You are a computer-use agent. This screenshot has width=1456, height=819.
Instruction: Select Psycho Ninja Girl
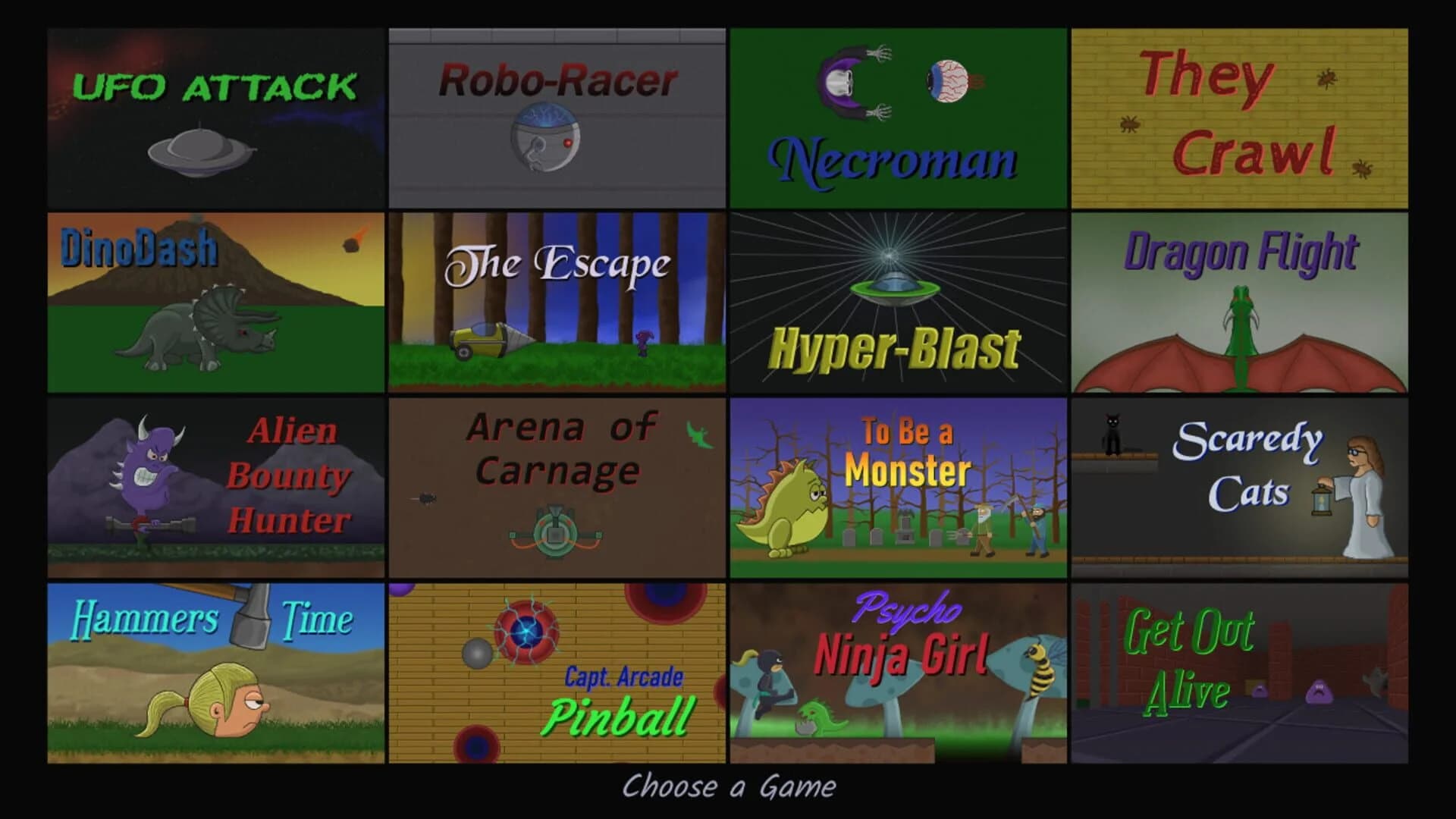pyautogui.click(x=899, y=669)
